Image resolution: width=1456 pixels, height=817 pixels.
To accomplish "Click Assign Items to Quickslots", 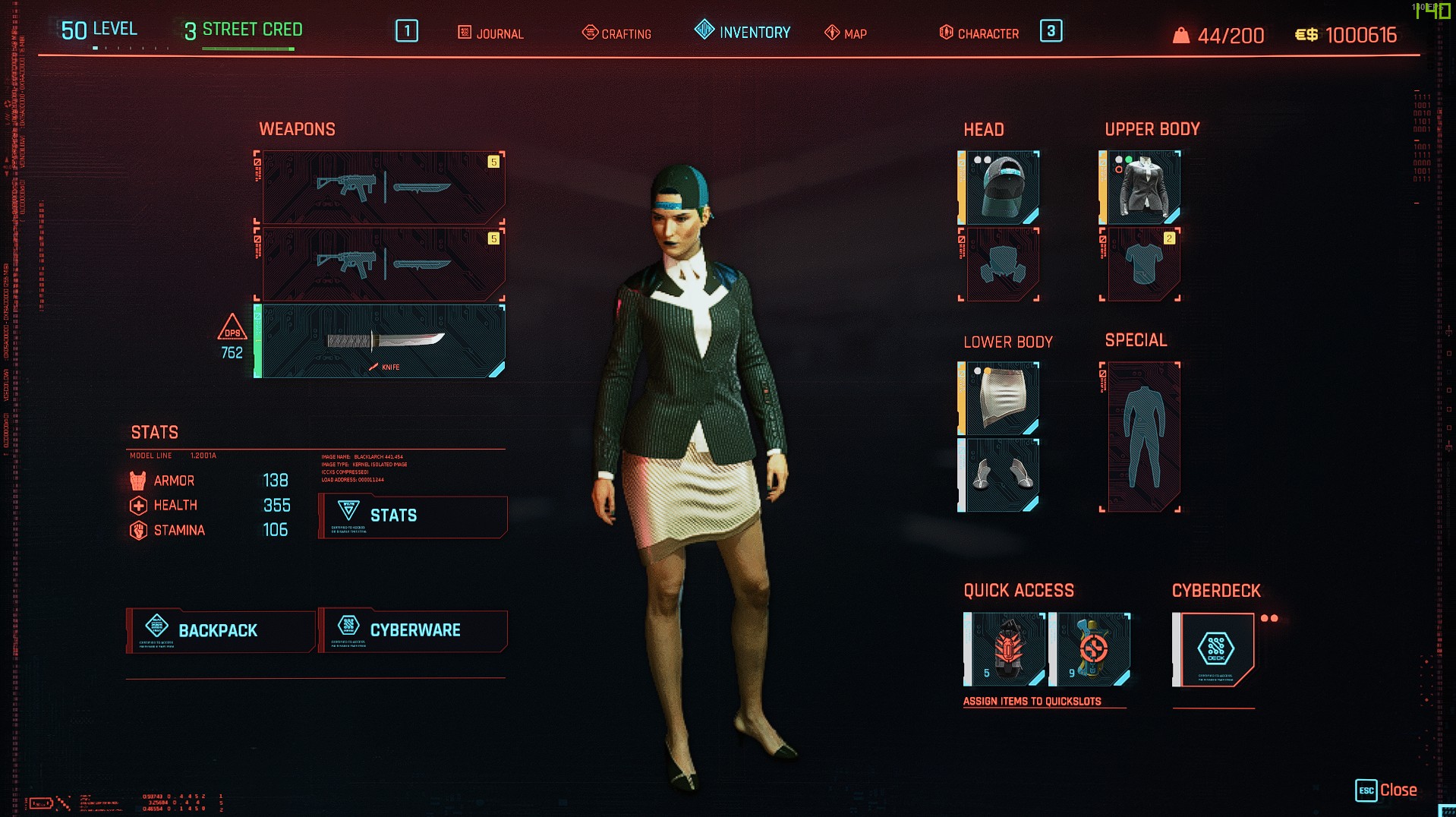I will coord(1032,702).
